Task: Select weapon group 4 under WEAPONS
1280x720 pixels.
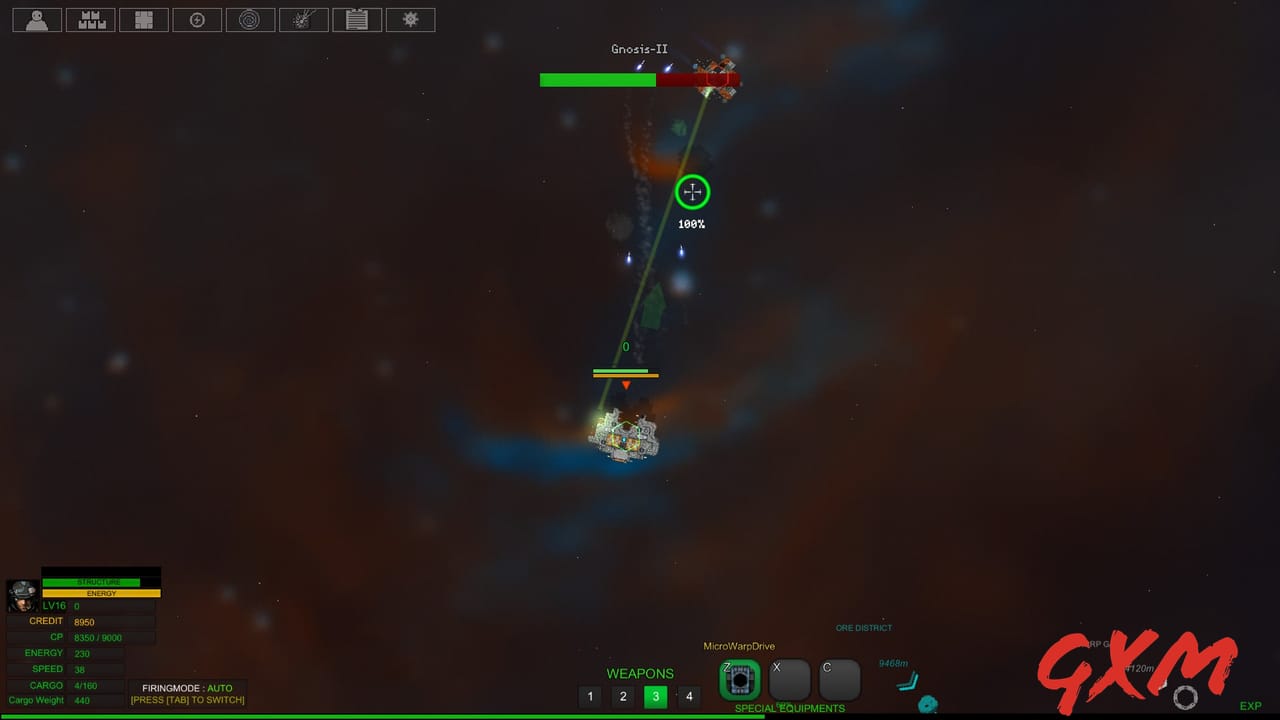Action: [x=689, y=696]
